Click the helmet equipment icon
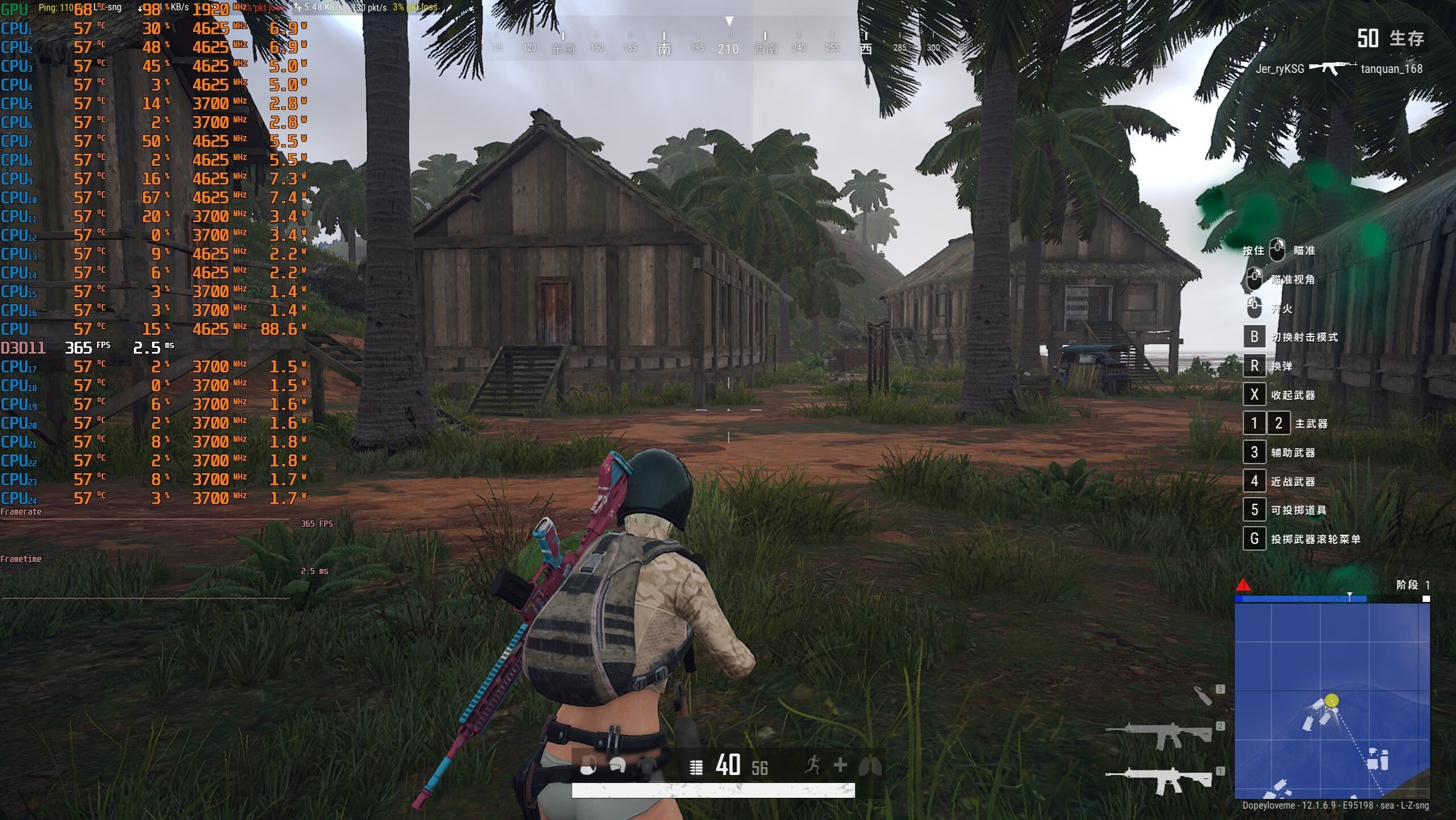Screen dimensions: 1456x820 [x=618, y=766]
